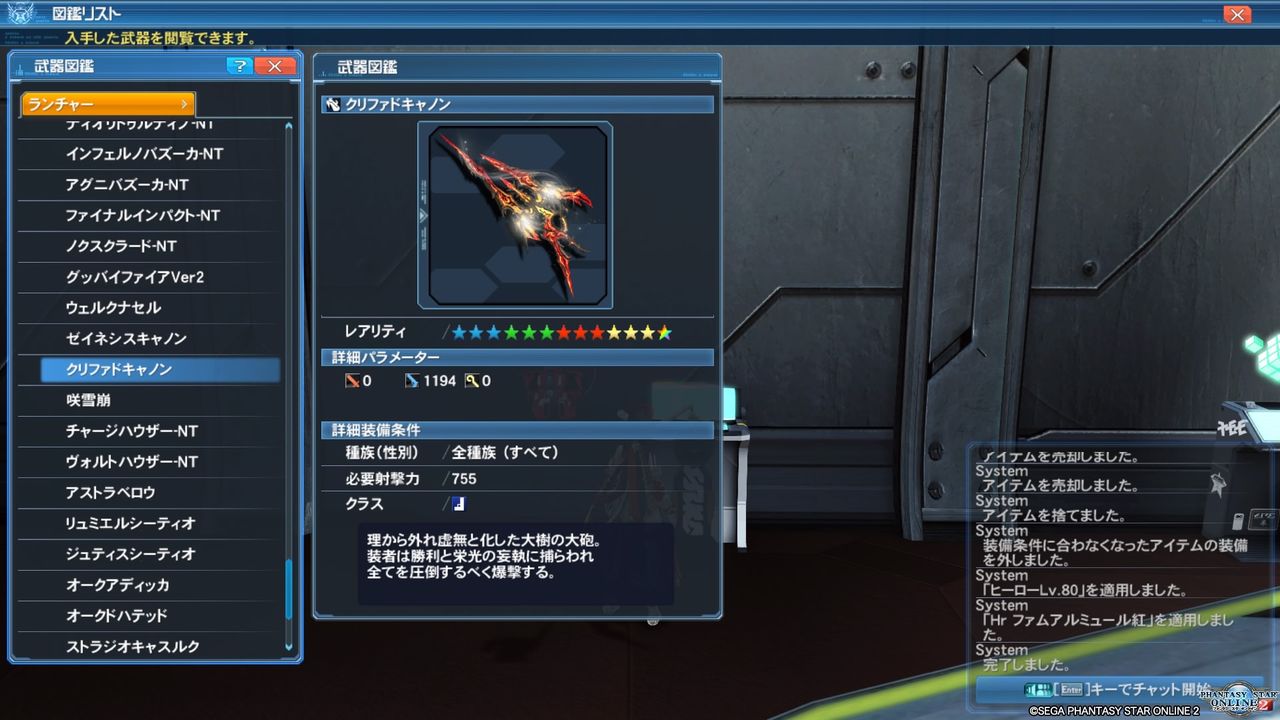Click the Phantasy Star Online 2 logo
This screenshot has width=1280, height=720.
pos(1235,700)
